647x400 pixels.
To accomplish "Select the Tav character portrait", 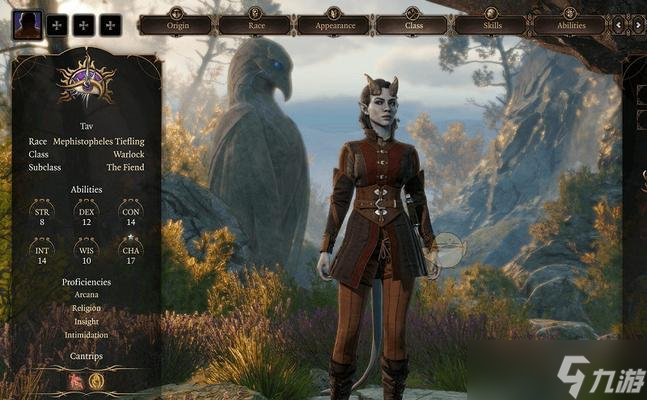I will pyautogui.click(x=28, y=24).
